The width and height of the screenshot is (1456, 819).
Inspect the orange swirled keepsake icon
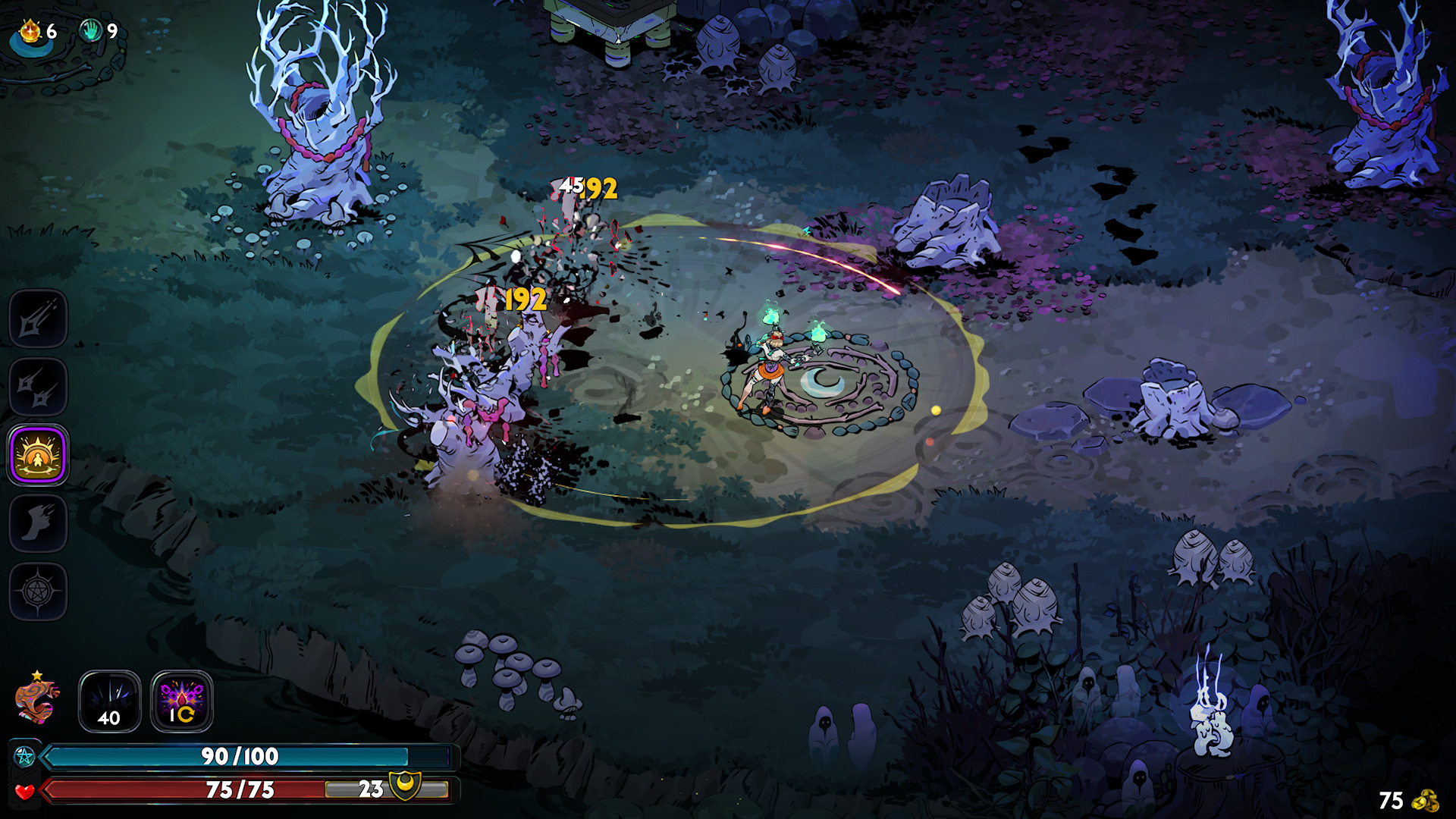[x=36, y=699]
